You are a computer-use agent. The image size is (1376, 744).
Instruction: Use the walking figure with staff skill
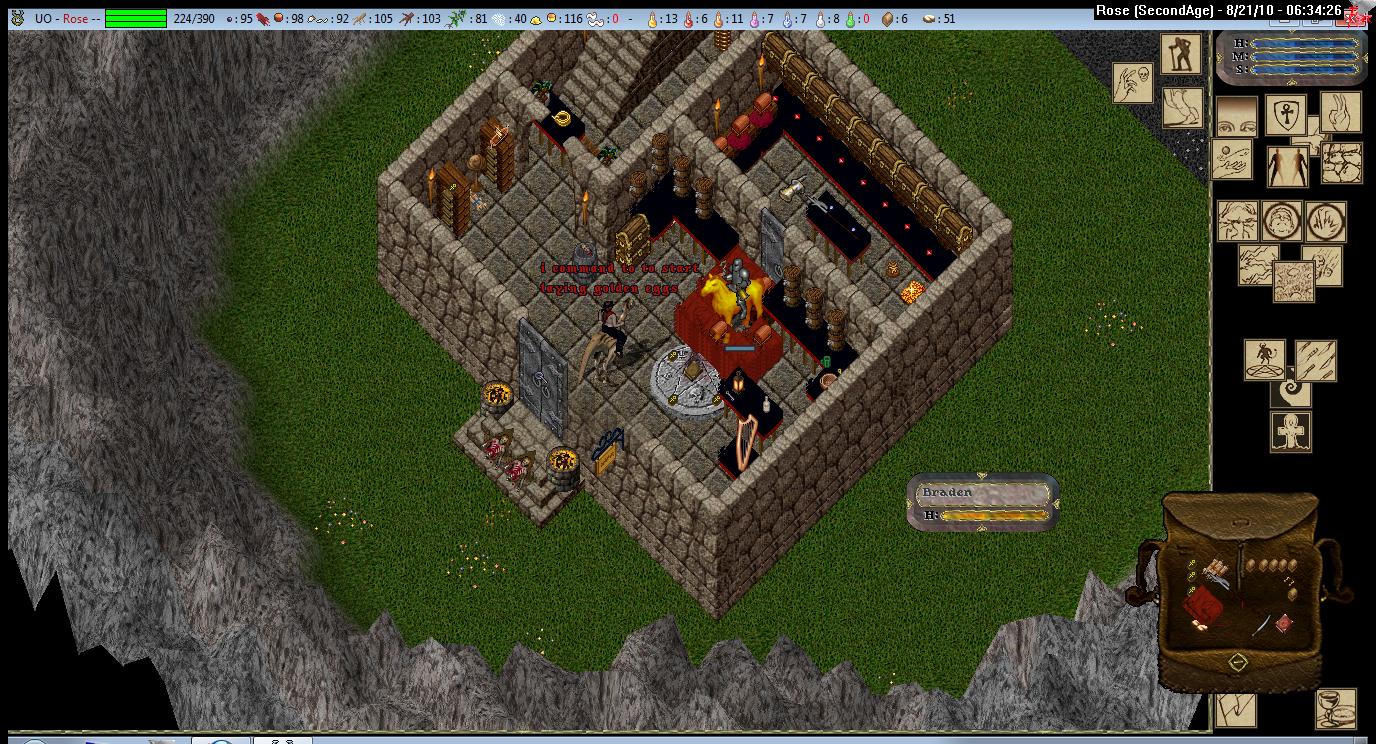[x=1181, y=53]
